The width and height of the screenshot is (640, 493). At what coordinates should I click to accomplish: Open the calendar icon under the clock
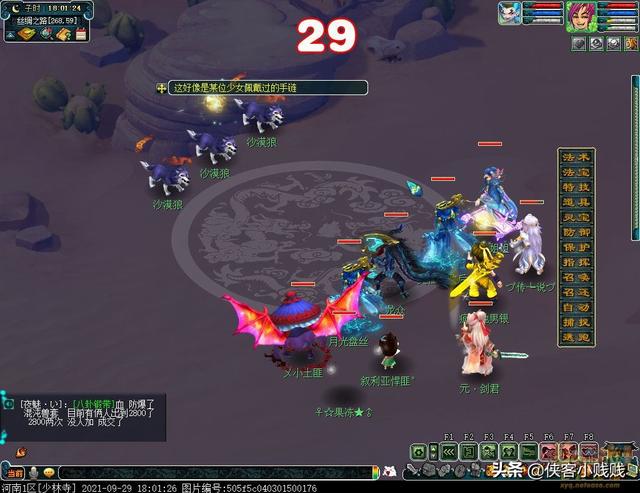coord(82,35)
